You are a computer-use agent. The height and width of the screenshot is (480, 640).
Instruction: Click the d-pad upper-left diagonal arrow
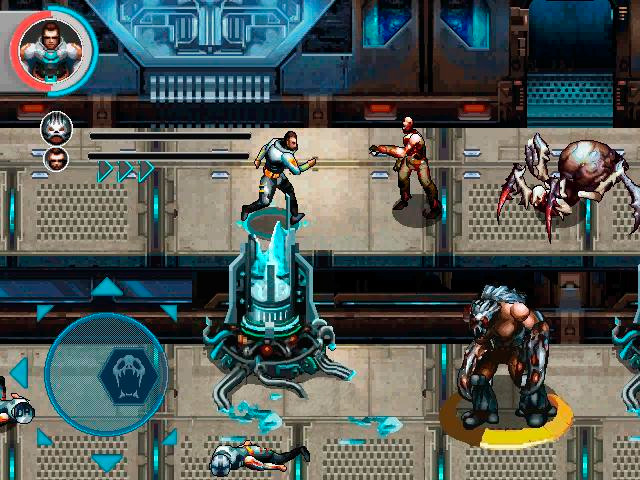pos(44,311)
